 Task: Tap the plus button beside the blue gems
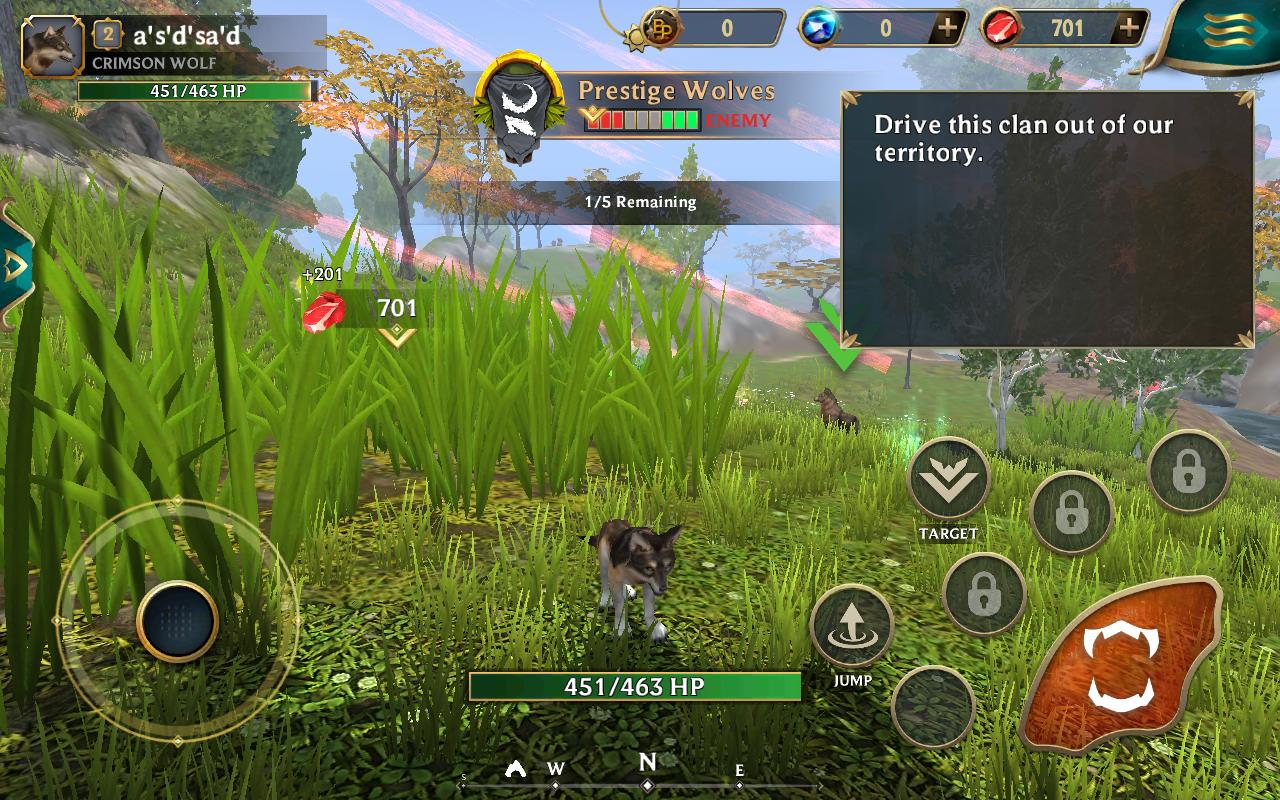click(x=947, y=28)
